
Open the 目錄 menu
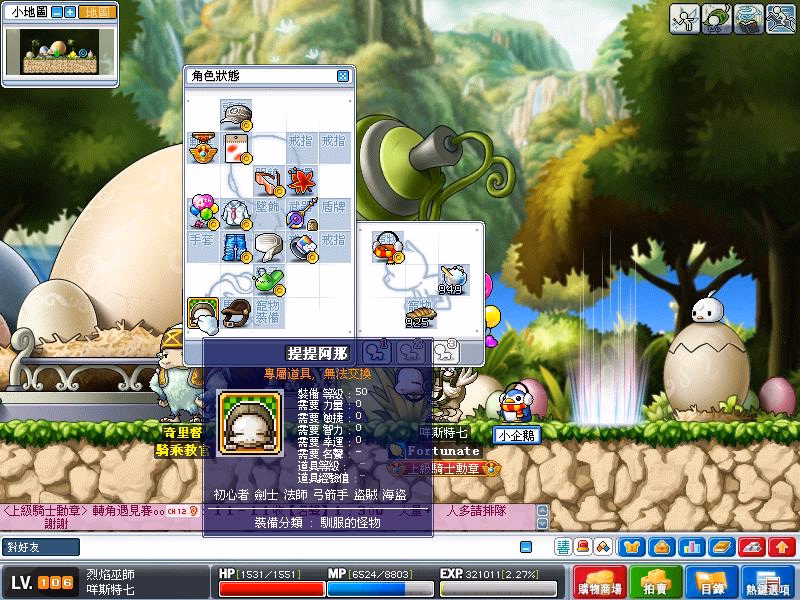click(x=711, y=583)
